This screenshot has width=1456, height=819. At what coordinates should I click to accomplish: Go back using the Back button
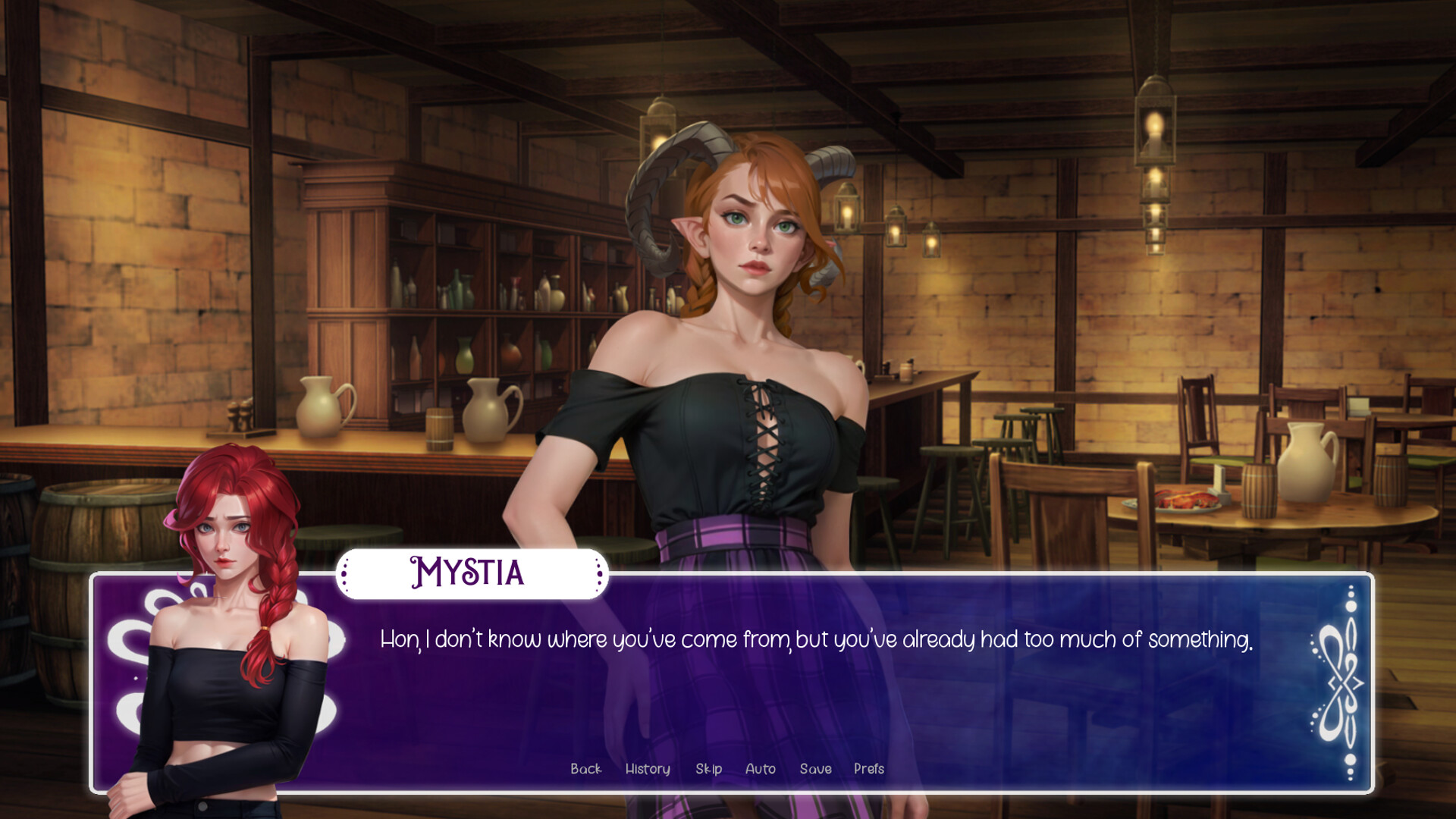pos(585,769)
